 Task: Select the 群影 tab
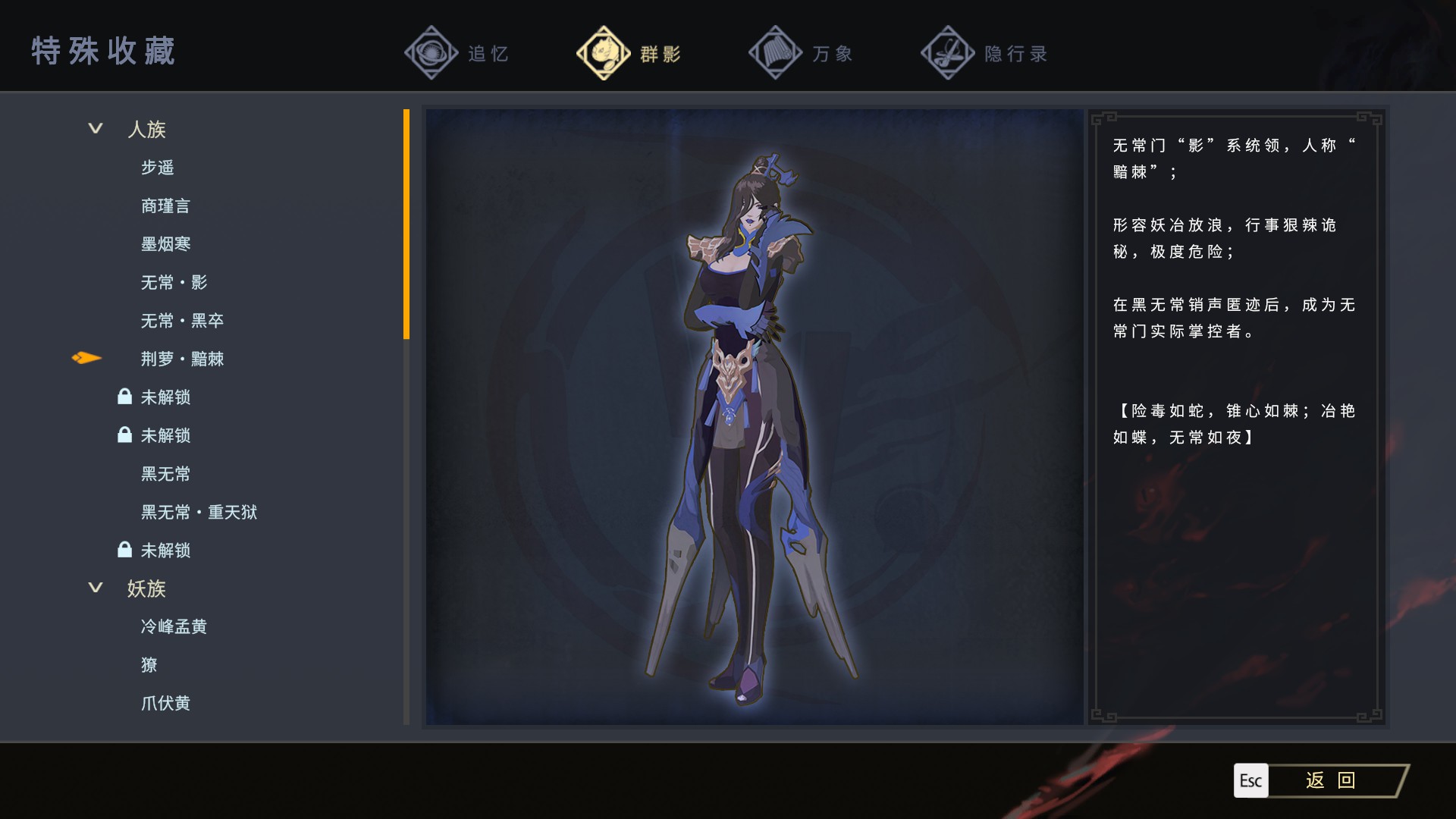(629, 53)
